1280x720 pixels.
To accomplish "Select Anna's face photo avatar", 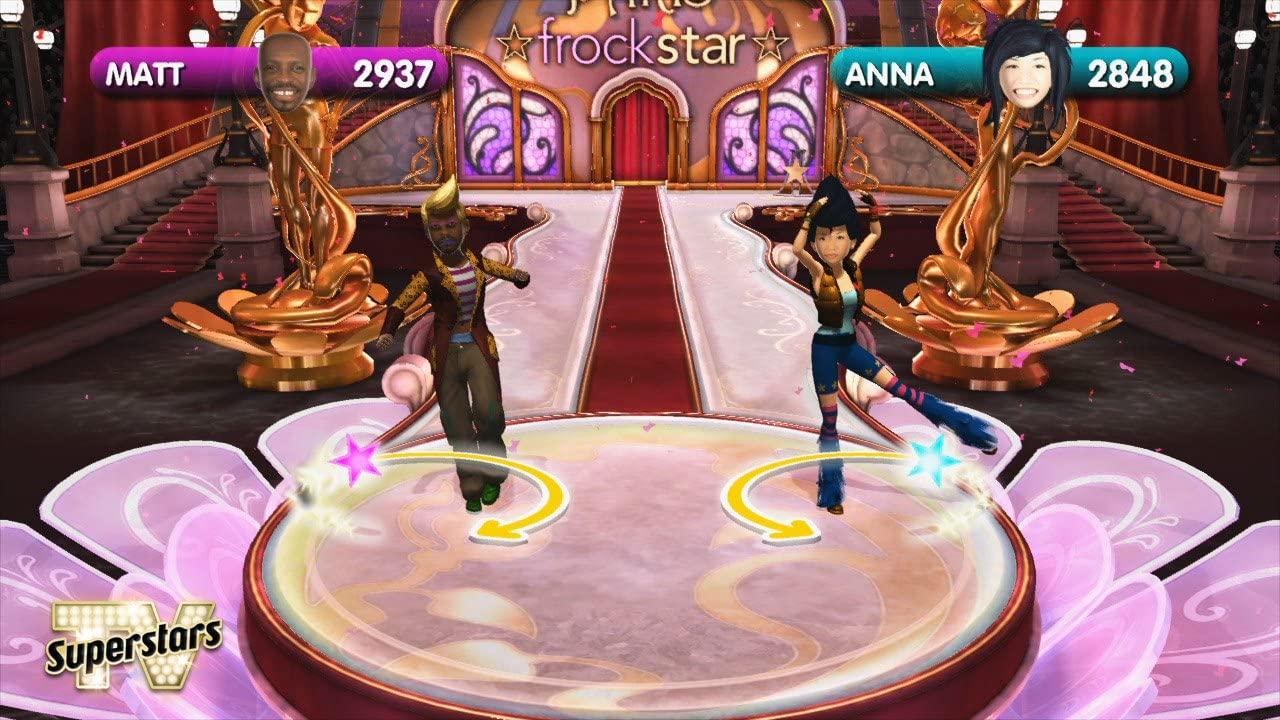I will click(1026, 68).
